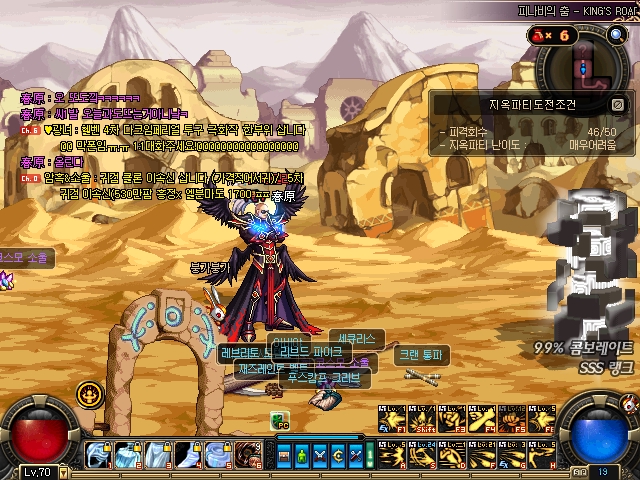
Task: Open the treasure chest menu icon
Action: point(284,456)
